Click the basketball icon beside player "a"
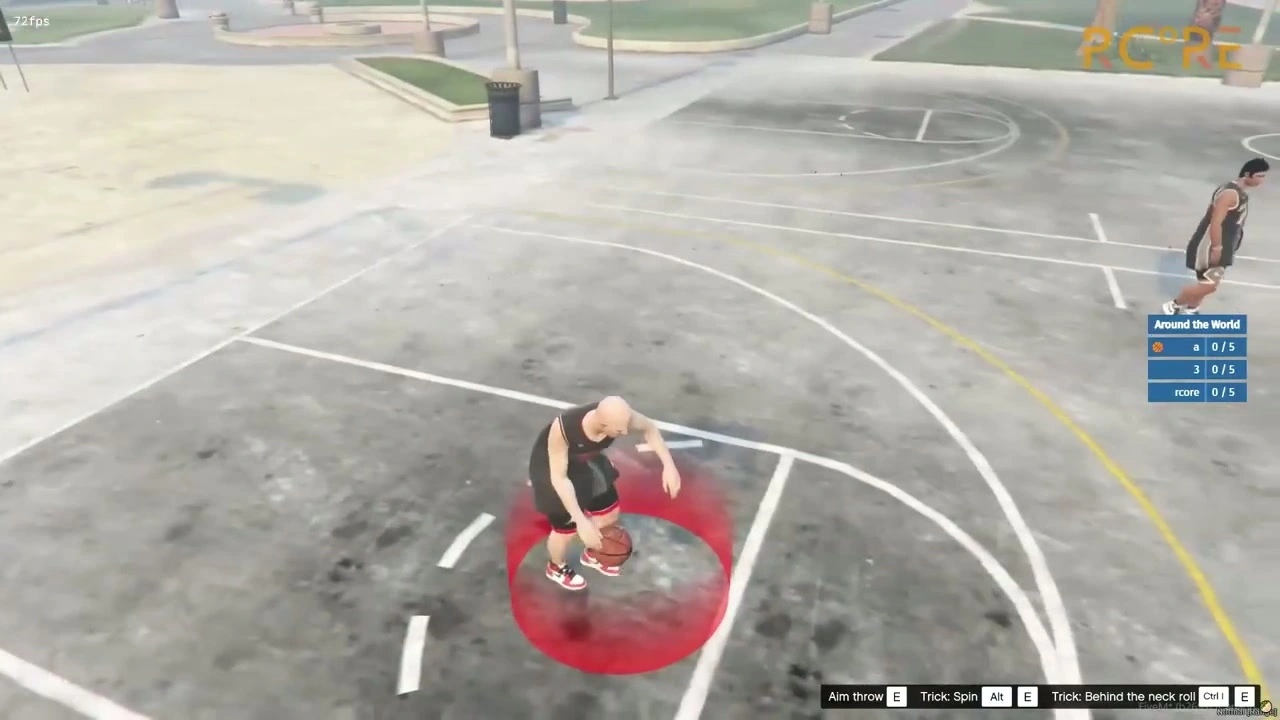The width and height of the screenshot is (1280, 720). pyautogui.click(x=1157, y=346)
